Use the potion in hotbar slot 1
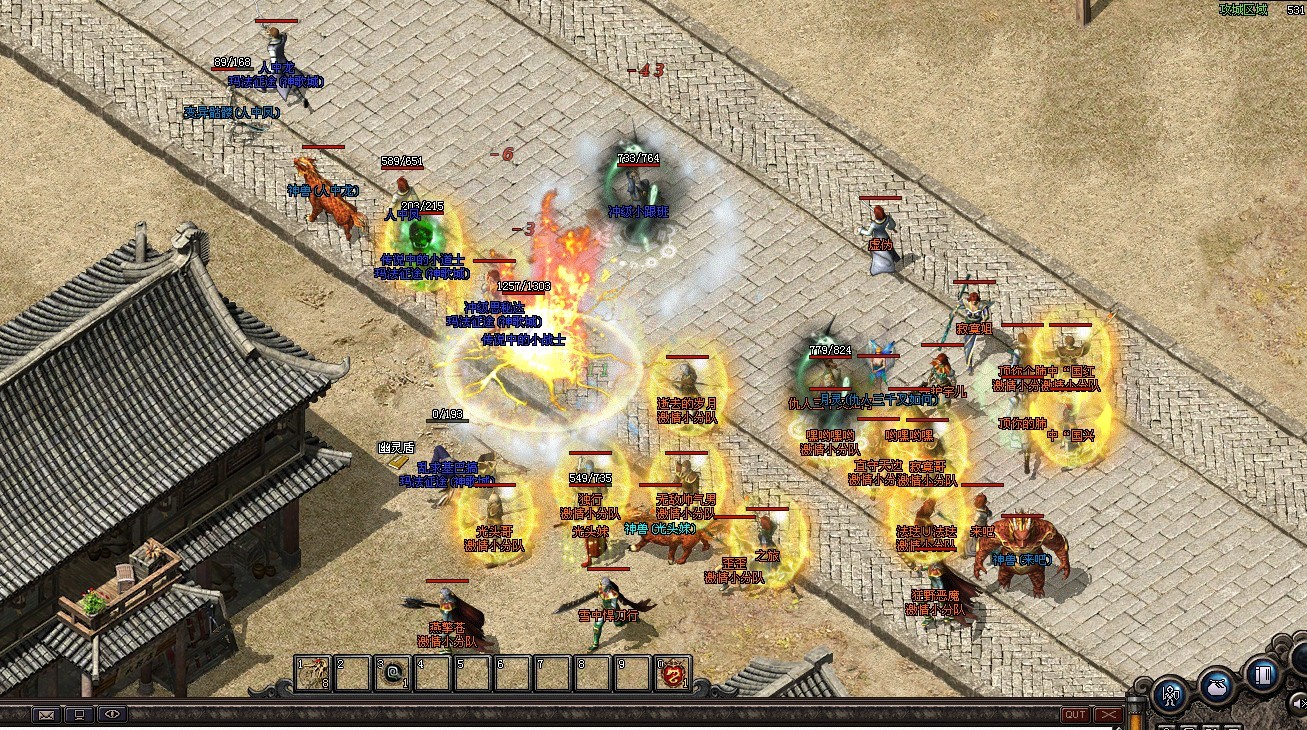This screenshot has width=1307, height=730. [x=313, y=672]
